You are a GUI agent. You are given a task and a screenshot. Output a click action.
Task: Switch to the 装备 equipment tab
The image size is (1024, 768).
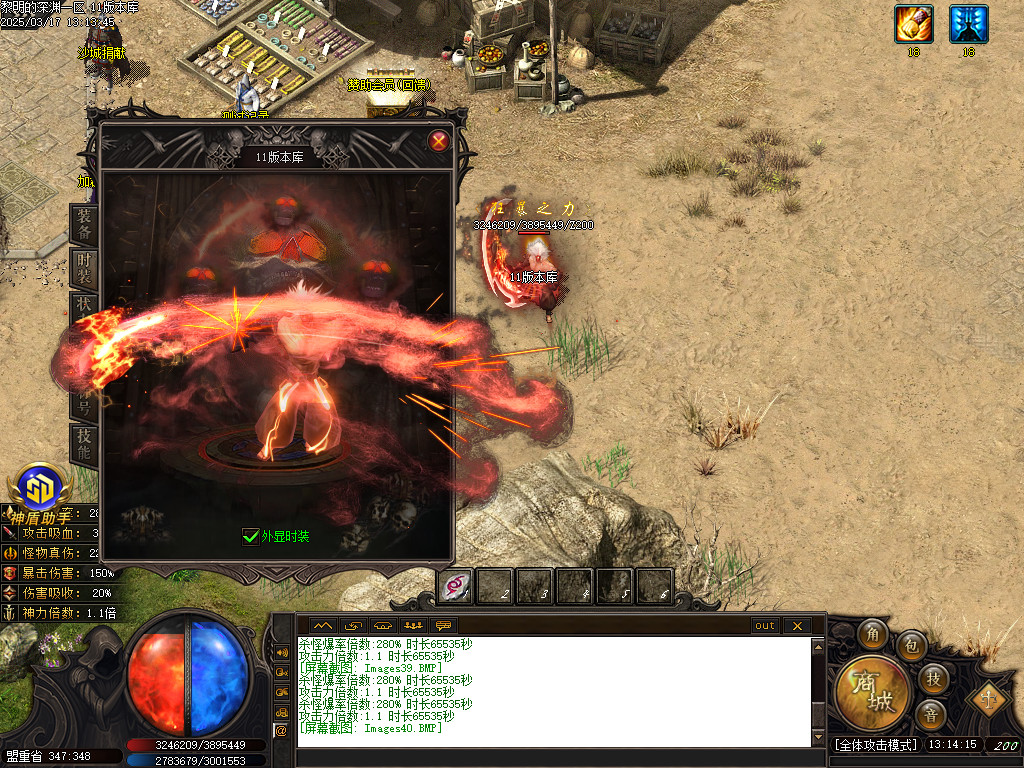pos(85,225)
